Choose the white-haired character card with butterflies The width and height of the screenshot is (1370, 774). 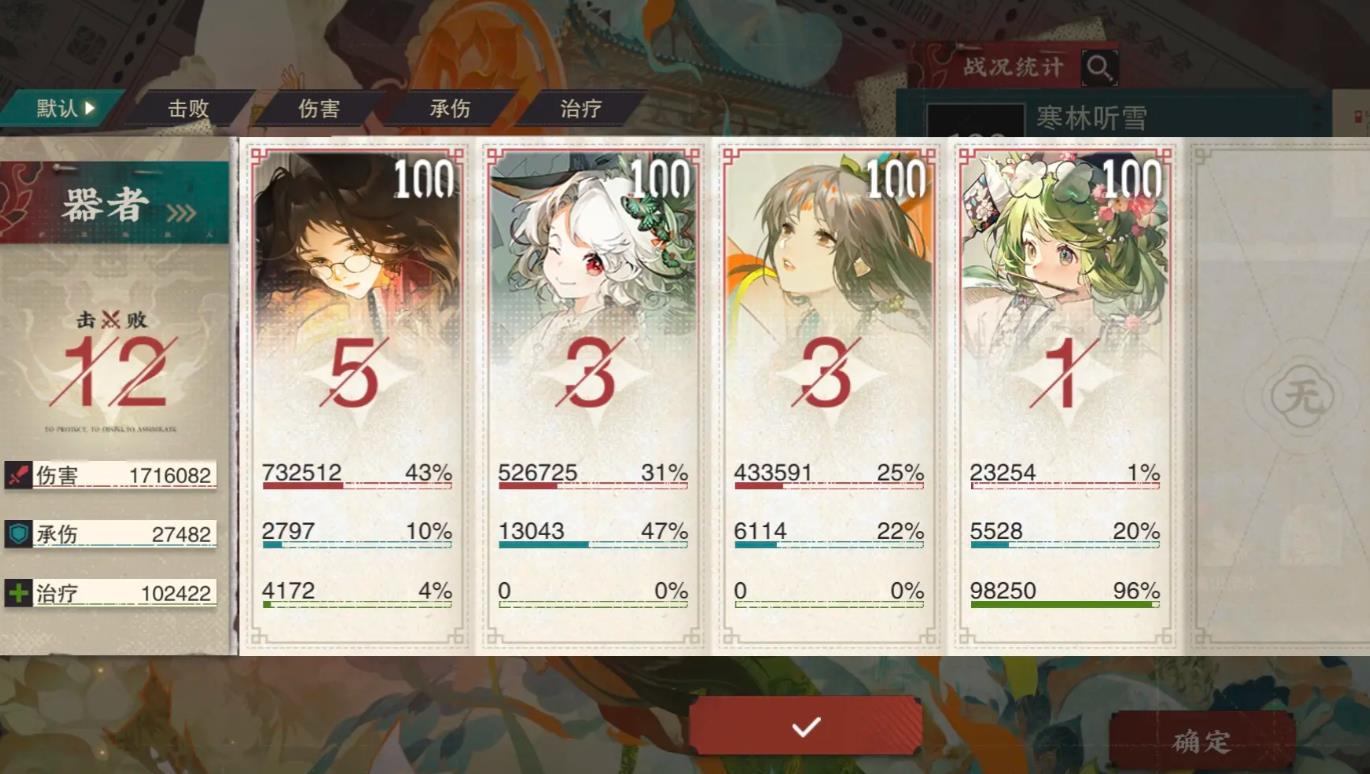pyautogui.click(x=592, y=396)
